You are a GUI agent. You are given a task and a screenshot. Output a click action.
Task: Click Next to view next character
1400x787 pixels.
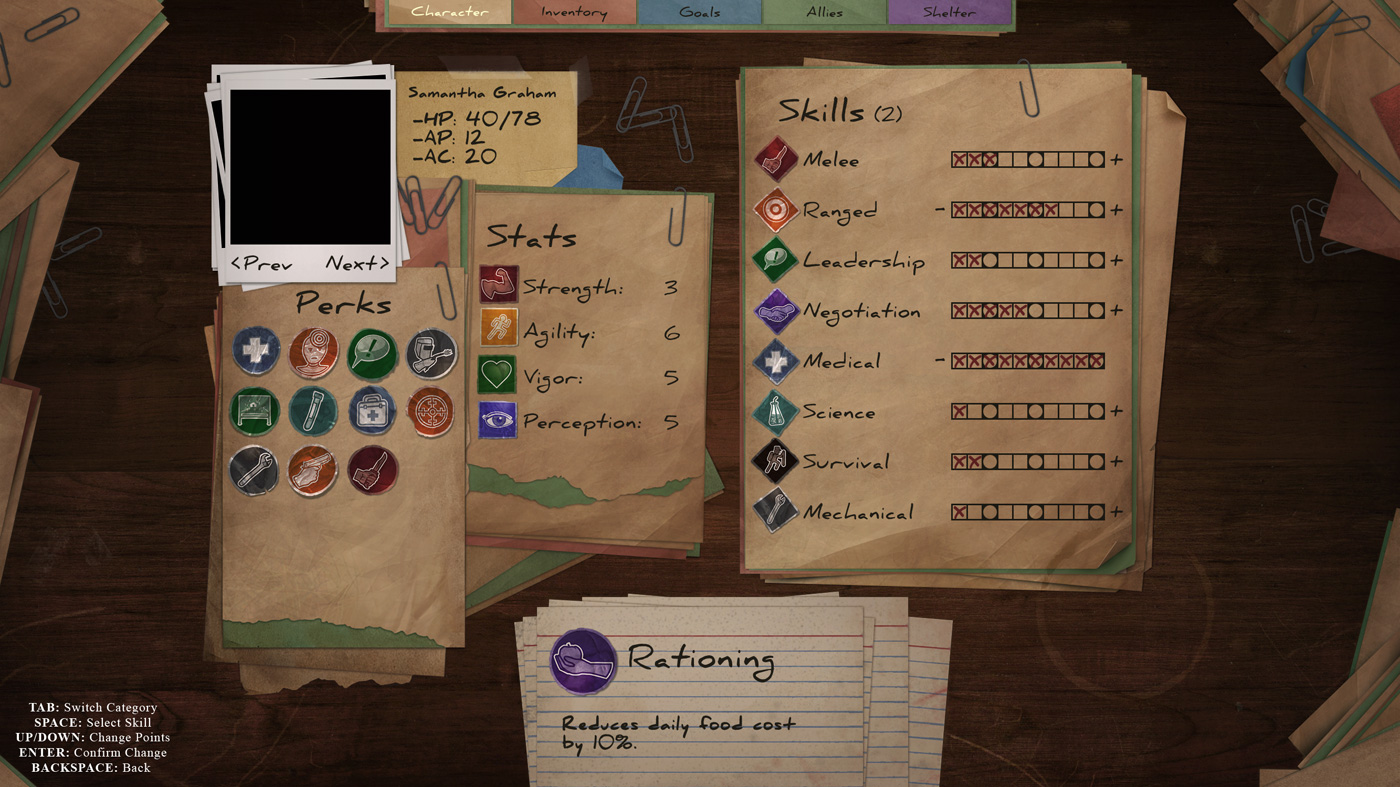(x=357, y=264)
